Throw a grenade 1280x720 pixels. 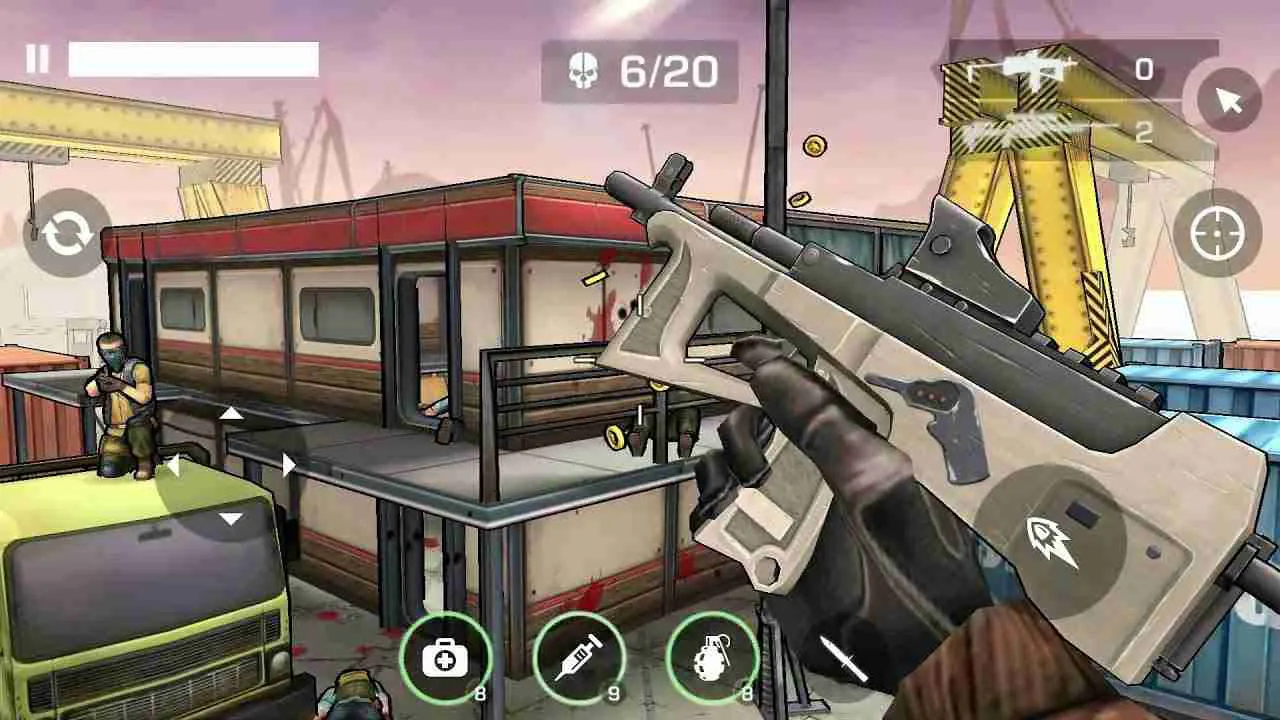pyautogui.click(x=712, y=657)
